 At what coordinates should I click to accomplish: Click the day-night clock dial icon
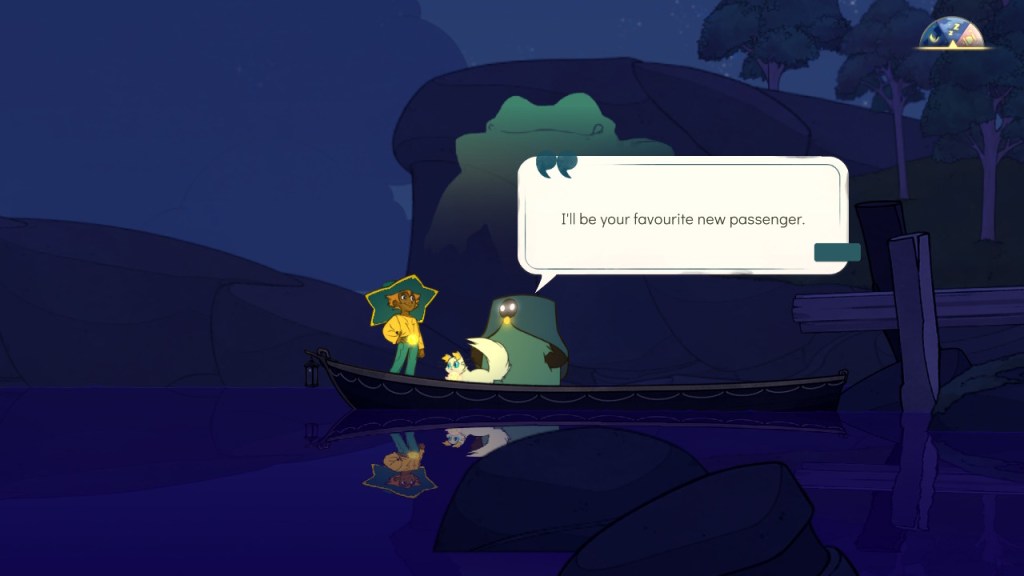(953, 34)
